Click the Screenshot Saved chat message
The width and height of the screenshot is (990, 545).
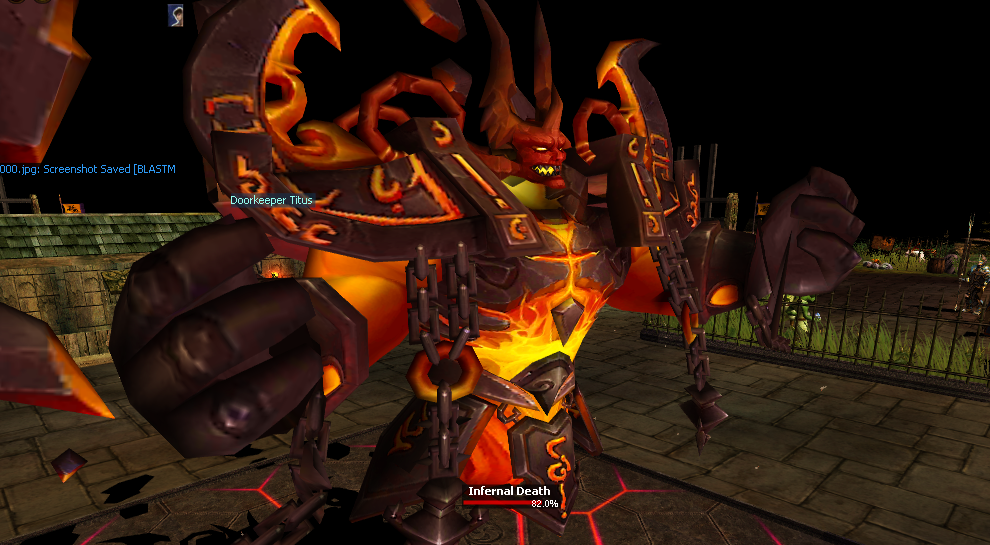click(x=88, y=169)
